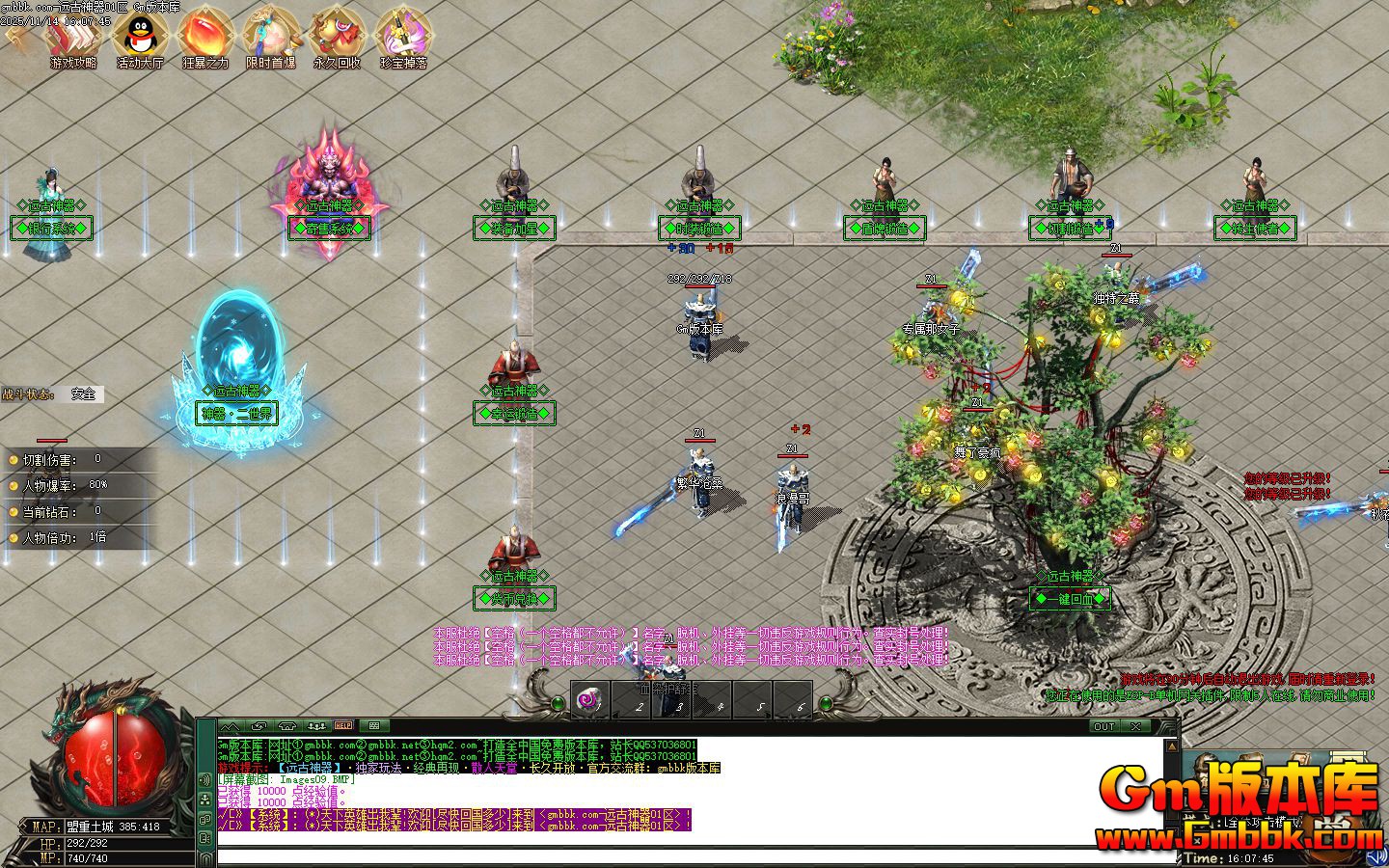Image resolution: width=1389 pixels, height=868 pixels.
Task: Click the trade house icon on chat toolbar
Action: [x=288, y=725]
